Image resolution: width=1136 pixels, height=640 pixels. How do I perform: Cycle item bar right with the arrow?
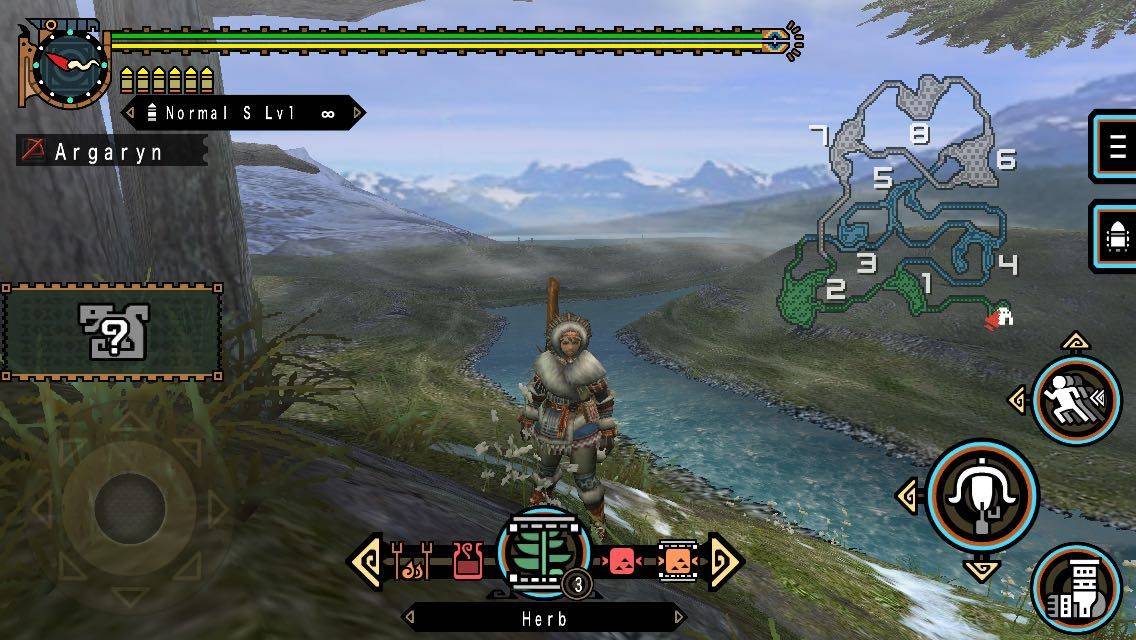tap(724, 562)
